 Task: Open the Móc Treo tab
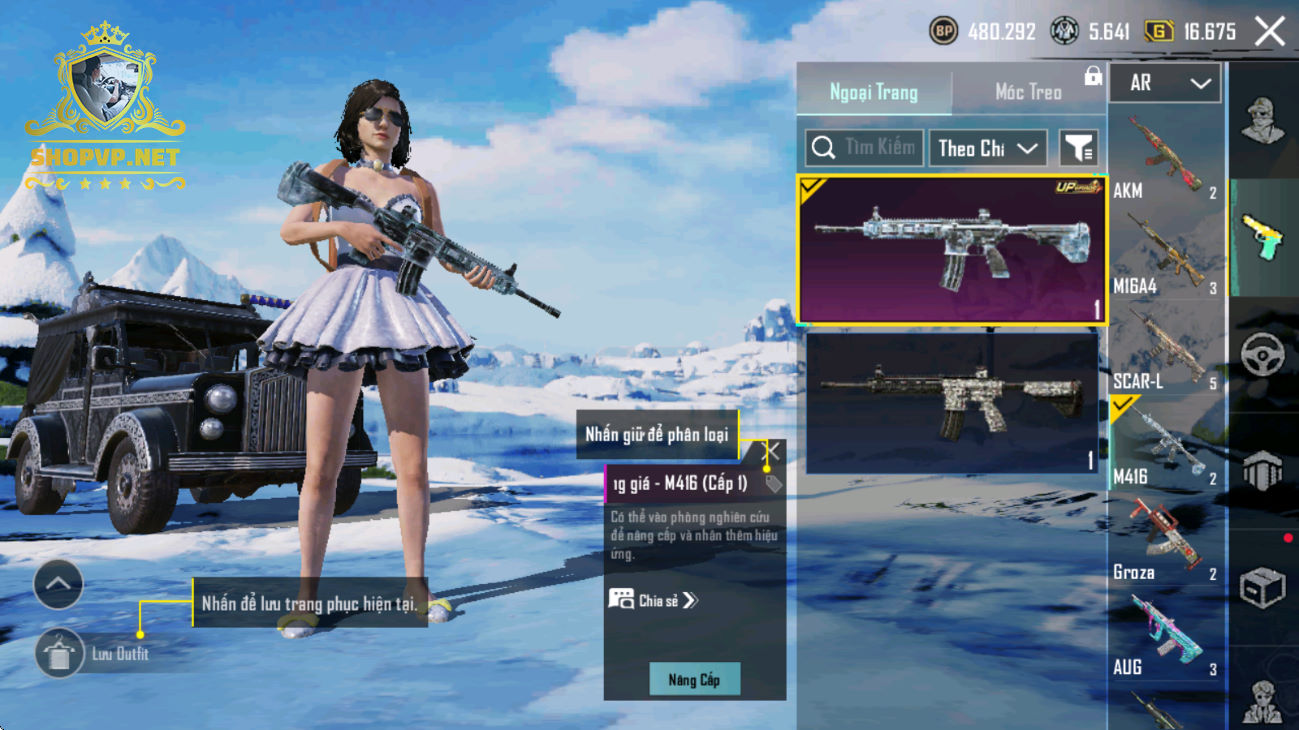(1028, 92)
